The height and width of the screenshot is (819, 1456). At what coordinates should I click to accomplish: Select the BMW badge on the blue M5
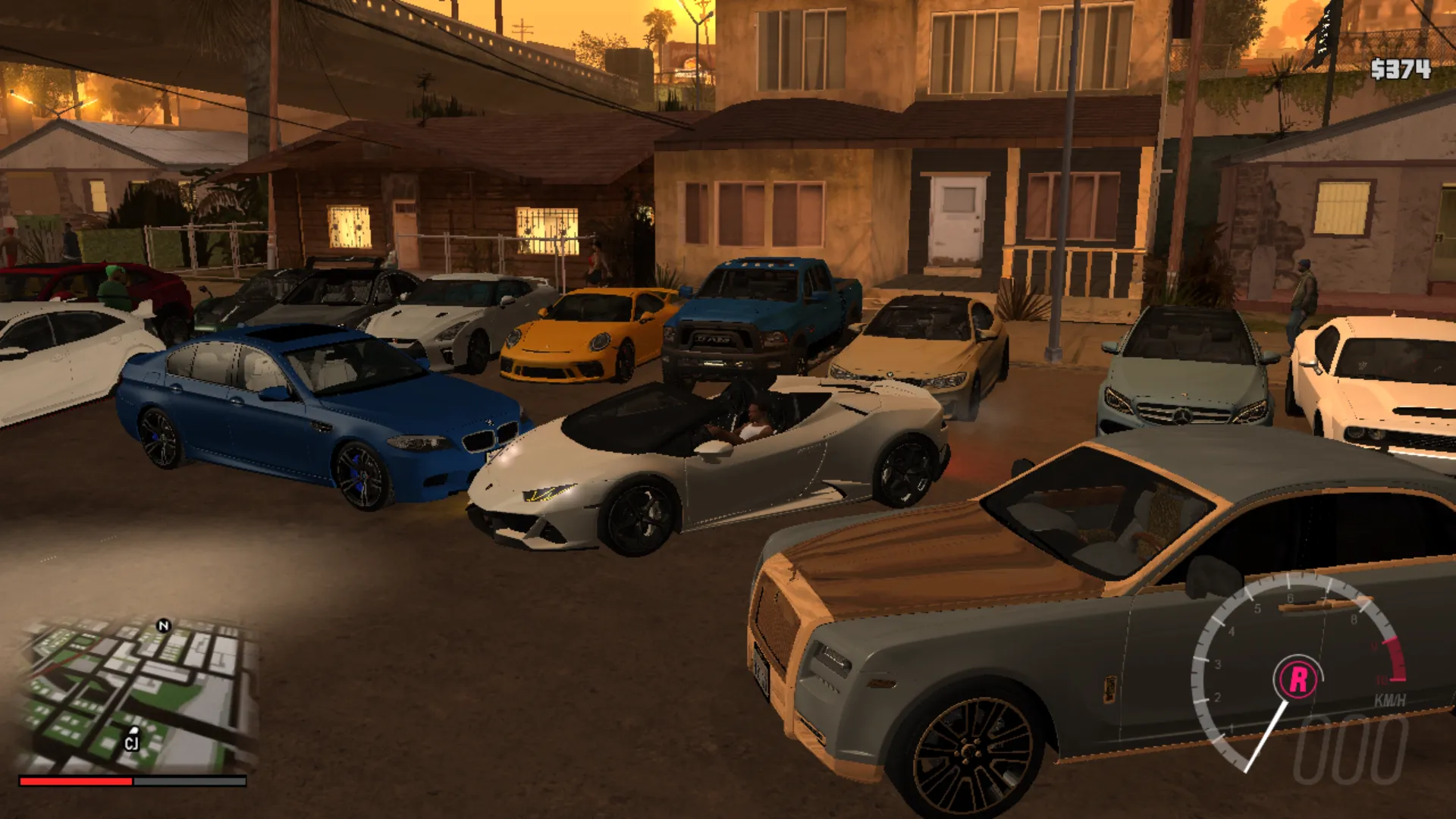click(490, 422)
